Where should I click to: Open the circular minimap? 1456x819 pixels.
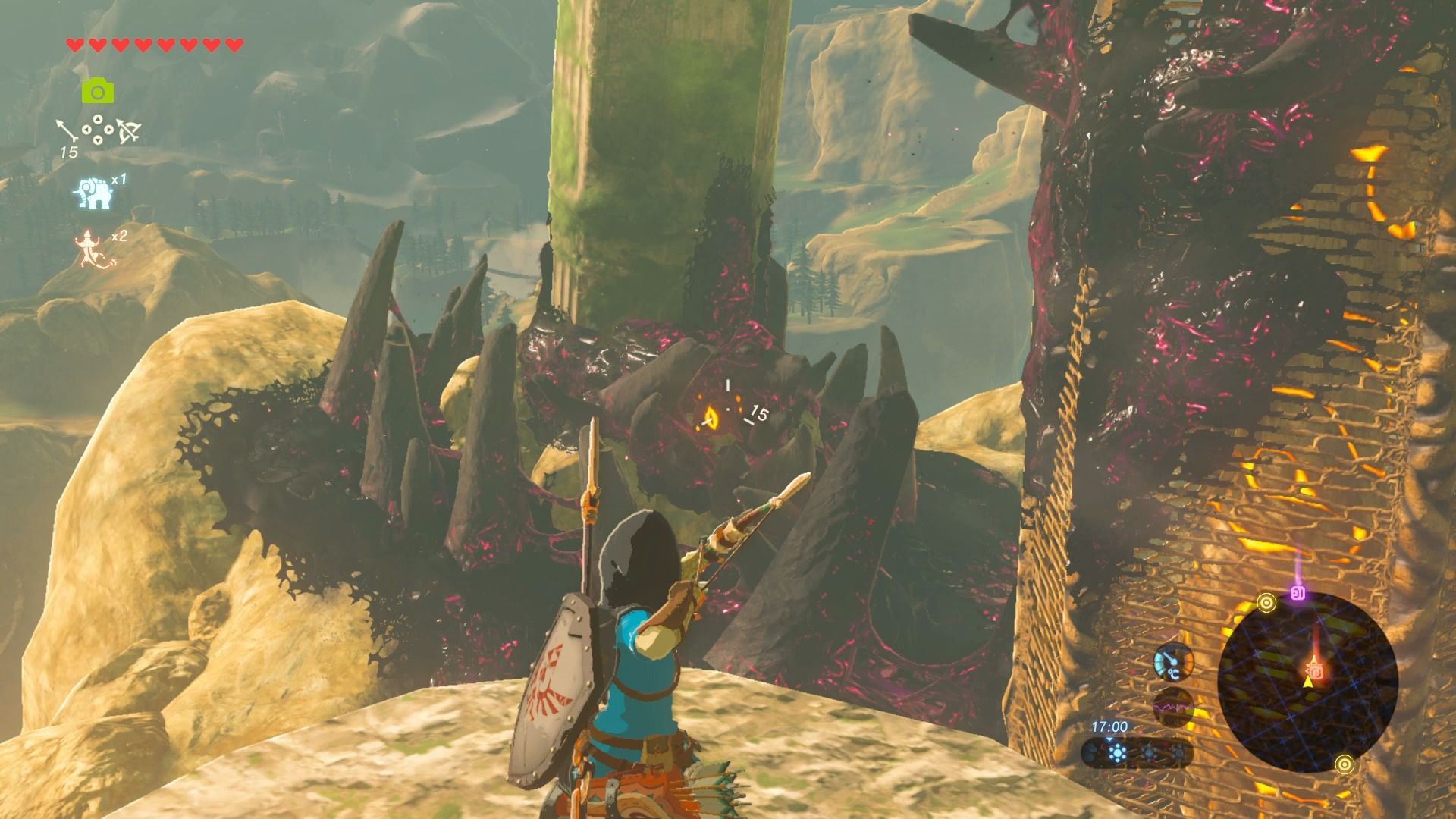tap(1307, 681)
